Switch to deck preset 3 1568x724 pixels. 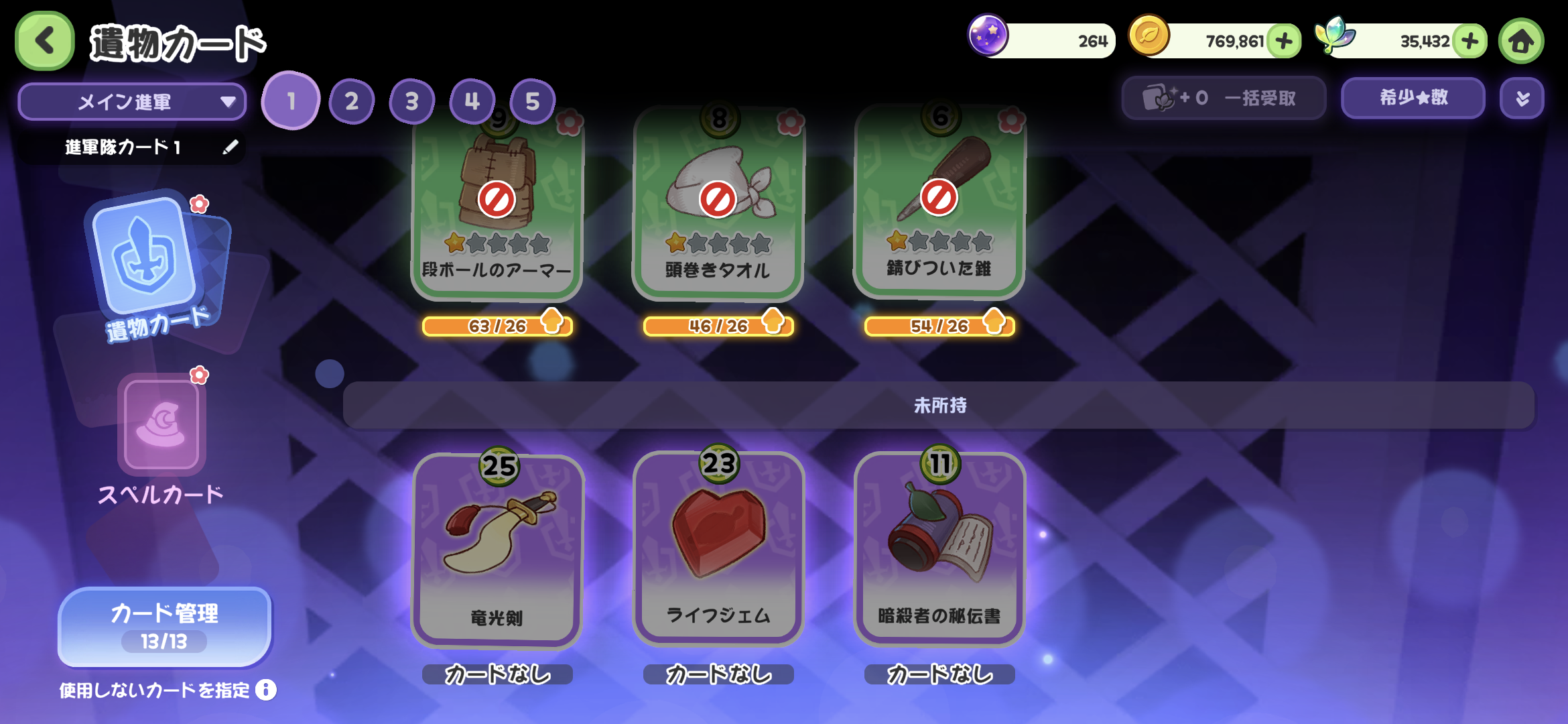(x=411, y=102)
